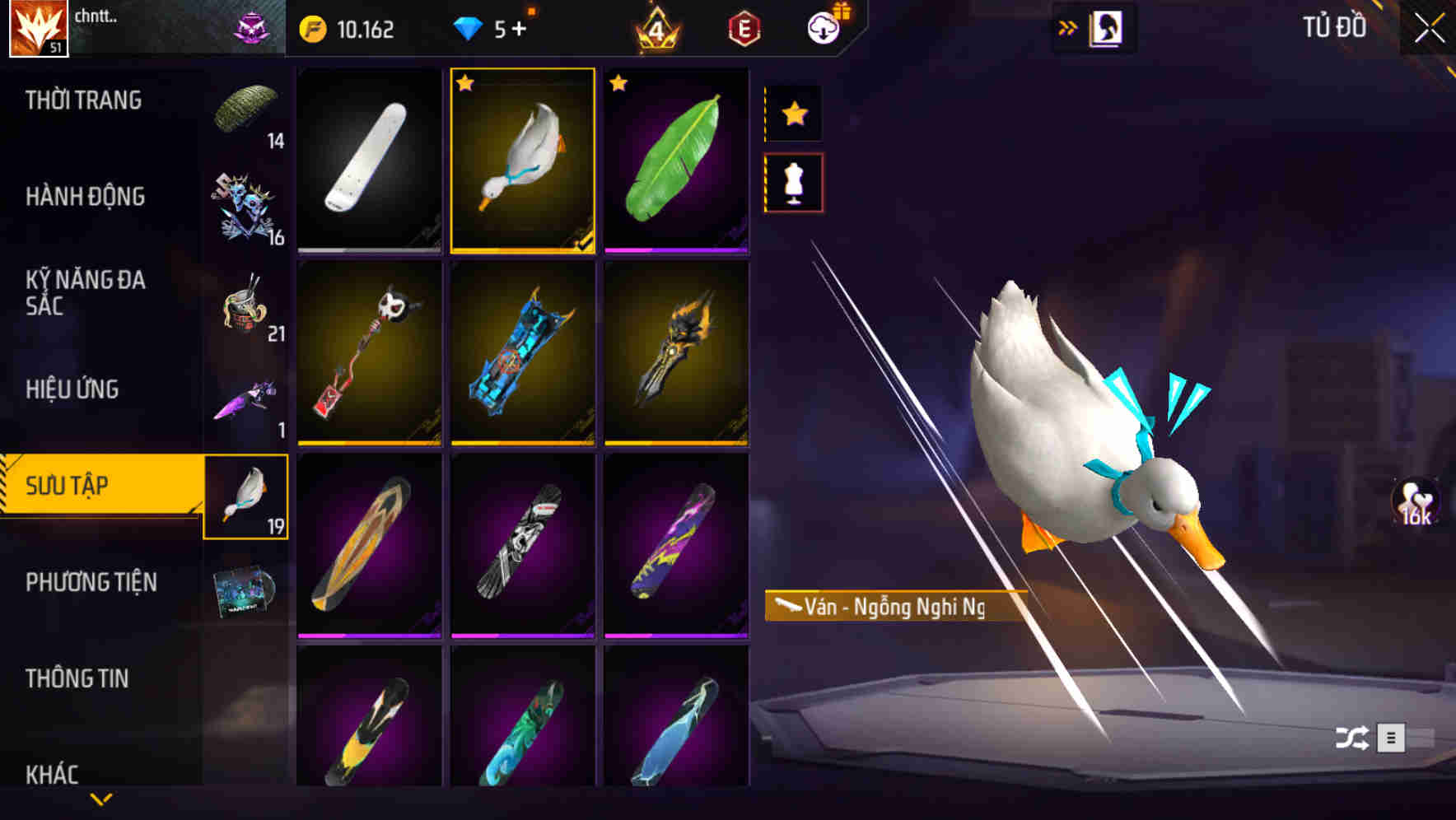Switch to the PHƯƠNG TIỆN category
Viewport: 1456px width, 820px height.
tap(91, 582)
